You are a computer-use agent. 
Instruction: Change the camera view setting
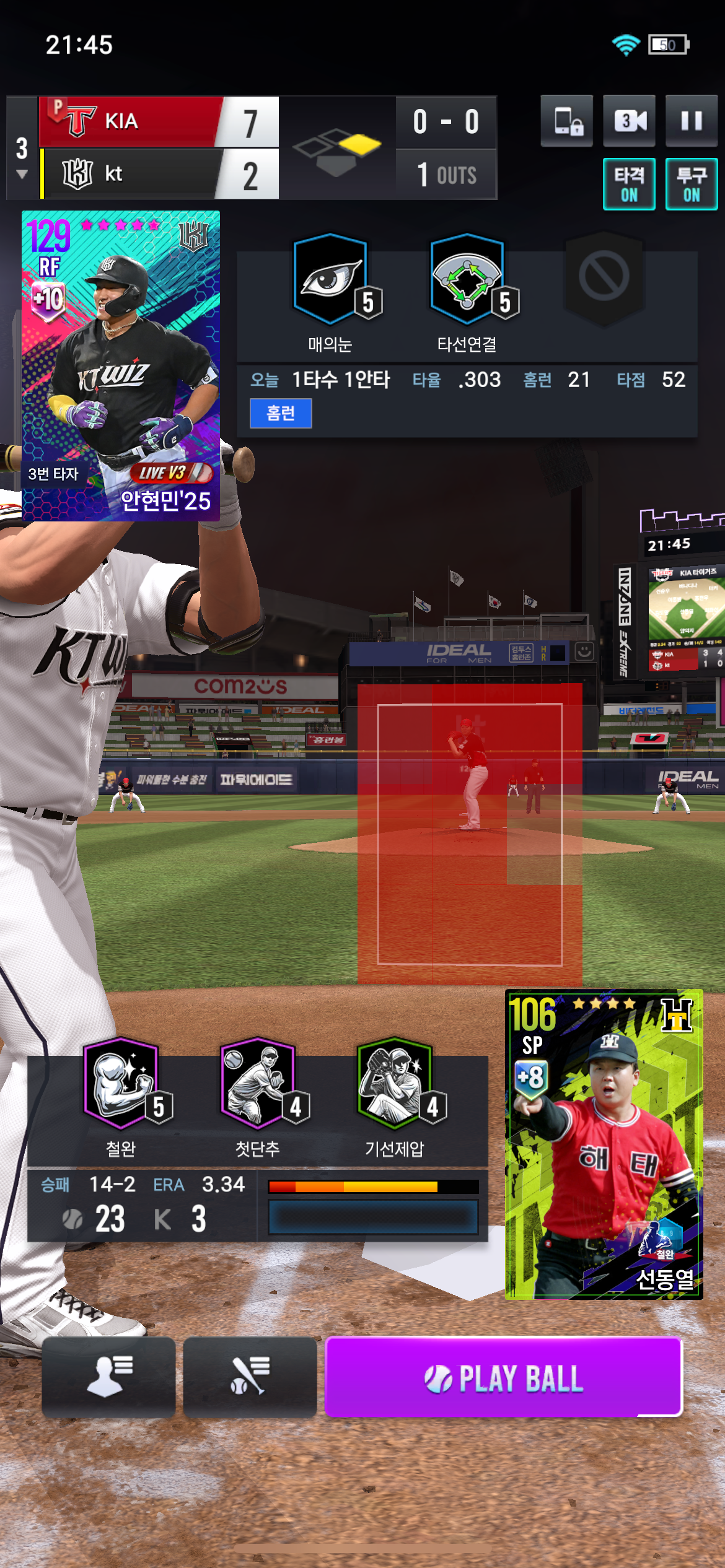coord(629,121)
